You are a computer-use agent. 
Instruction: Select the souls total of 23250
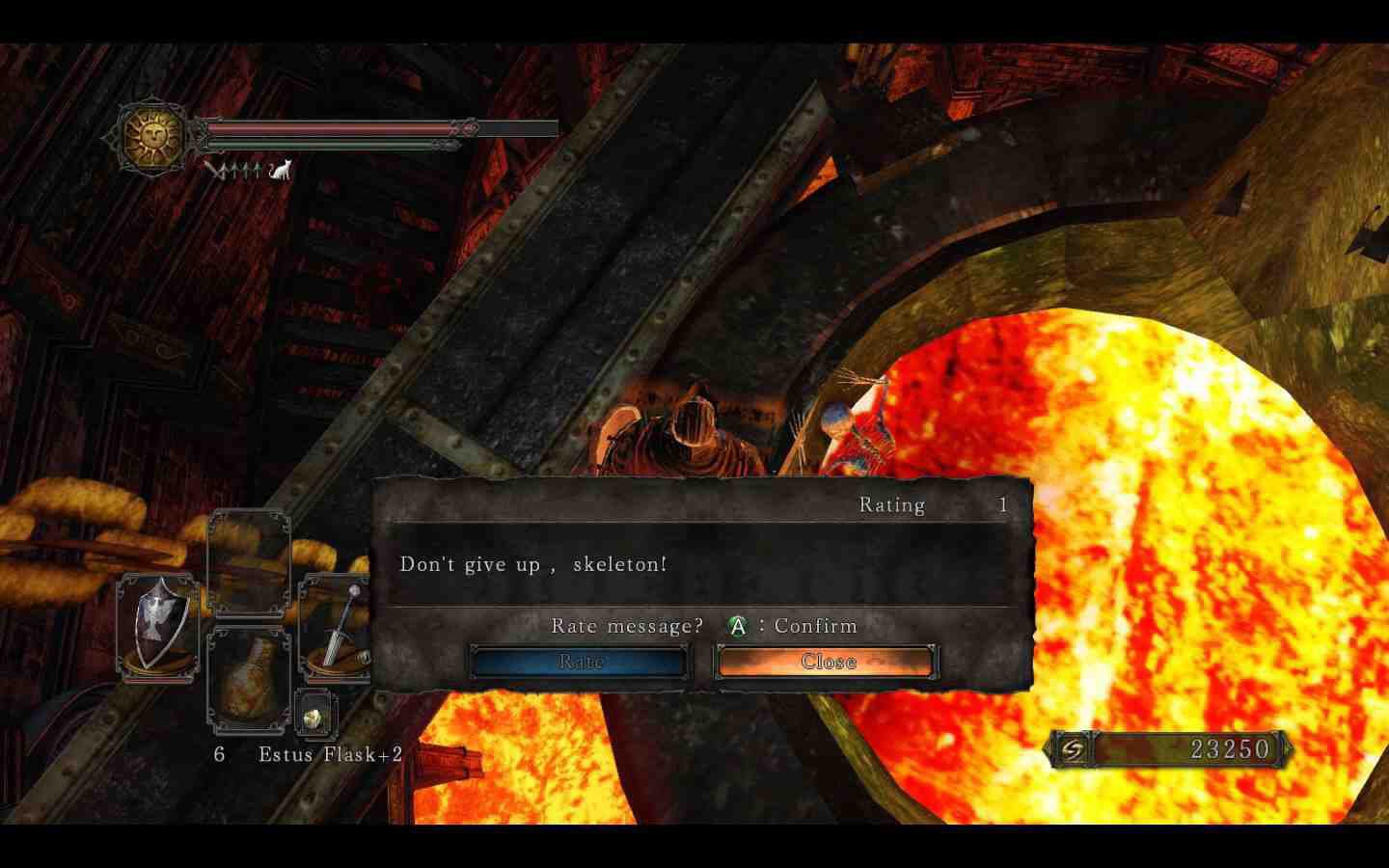1229,749
